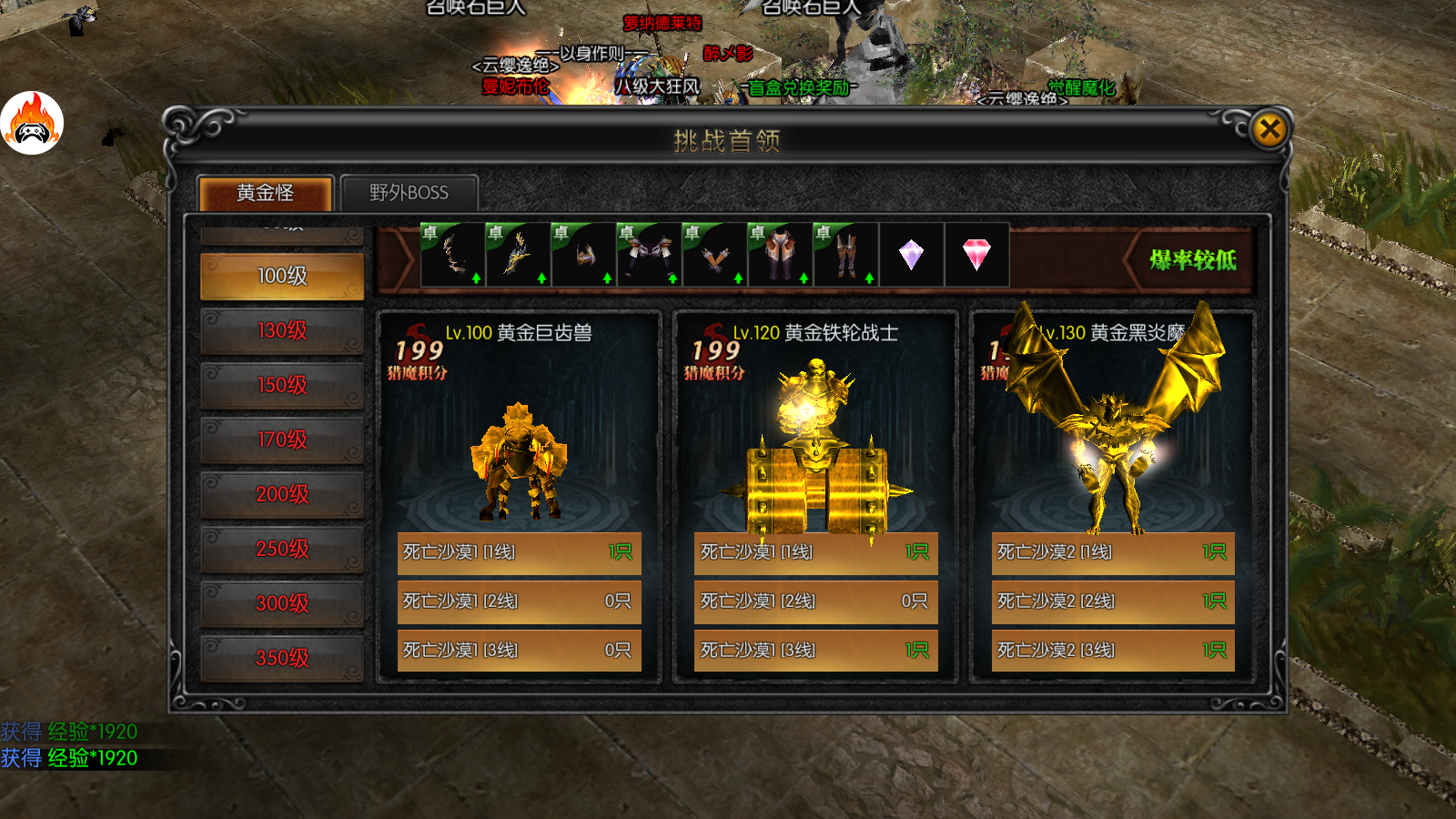The width and height of the screenshot is (1456, 819).
Task: Select the 黄金怪 tab
Action: pyautogui.click(x=265, y=193)
